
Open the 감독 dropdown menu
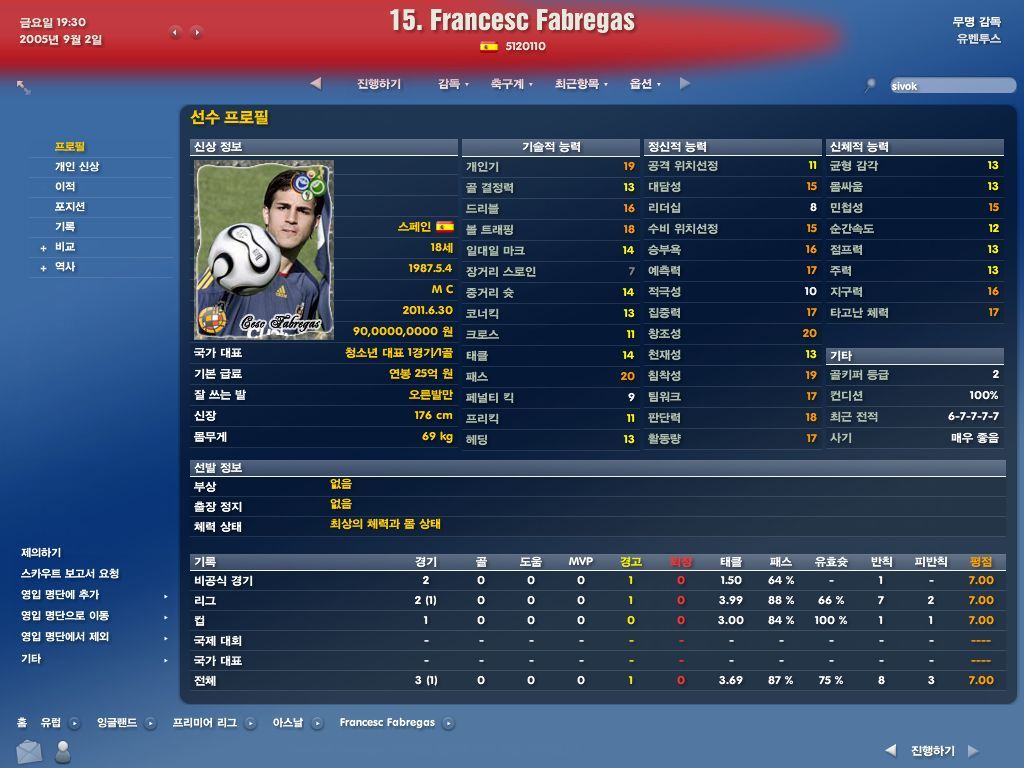point(452,84)
